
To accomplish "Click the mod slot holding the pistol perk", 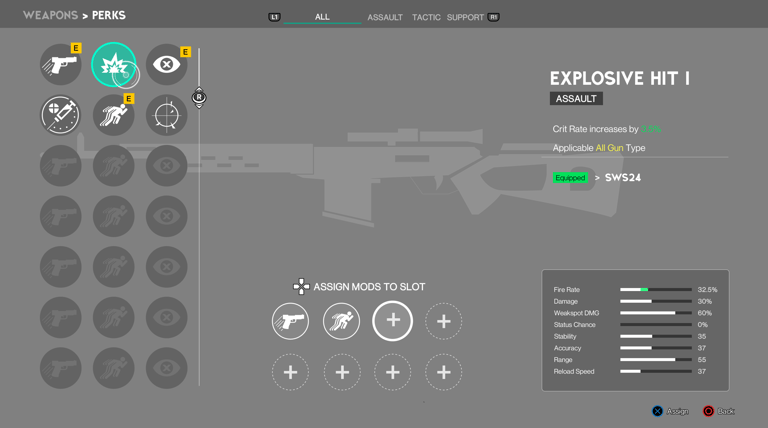I will (x=290, y=321).
